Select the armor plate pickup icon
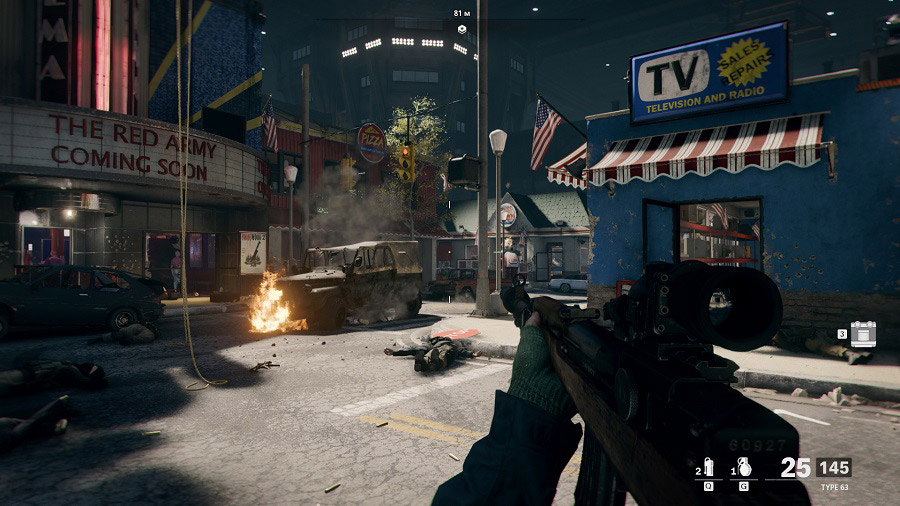This screenshot has height=506, width=900. (862, 334)
